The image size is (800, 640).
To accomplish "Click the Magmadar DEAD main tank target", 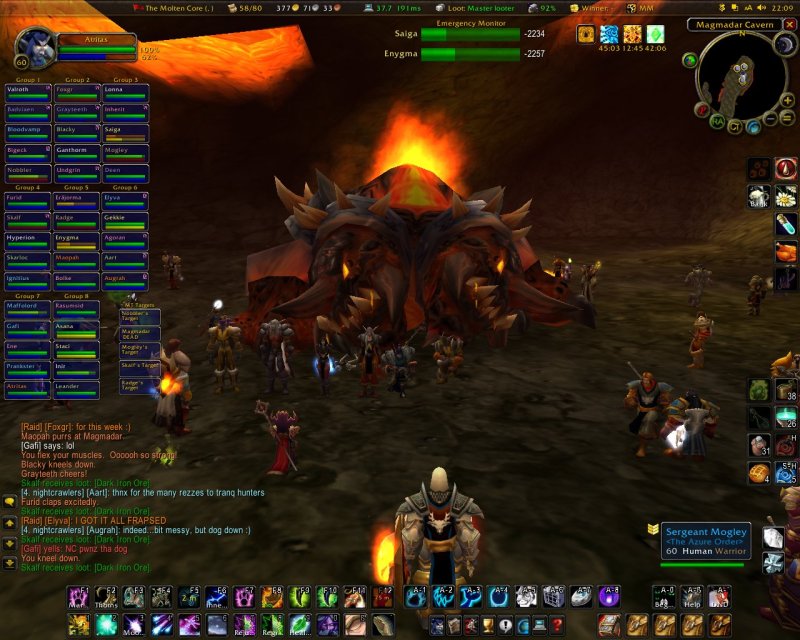I will (x=140, y=334).
